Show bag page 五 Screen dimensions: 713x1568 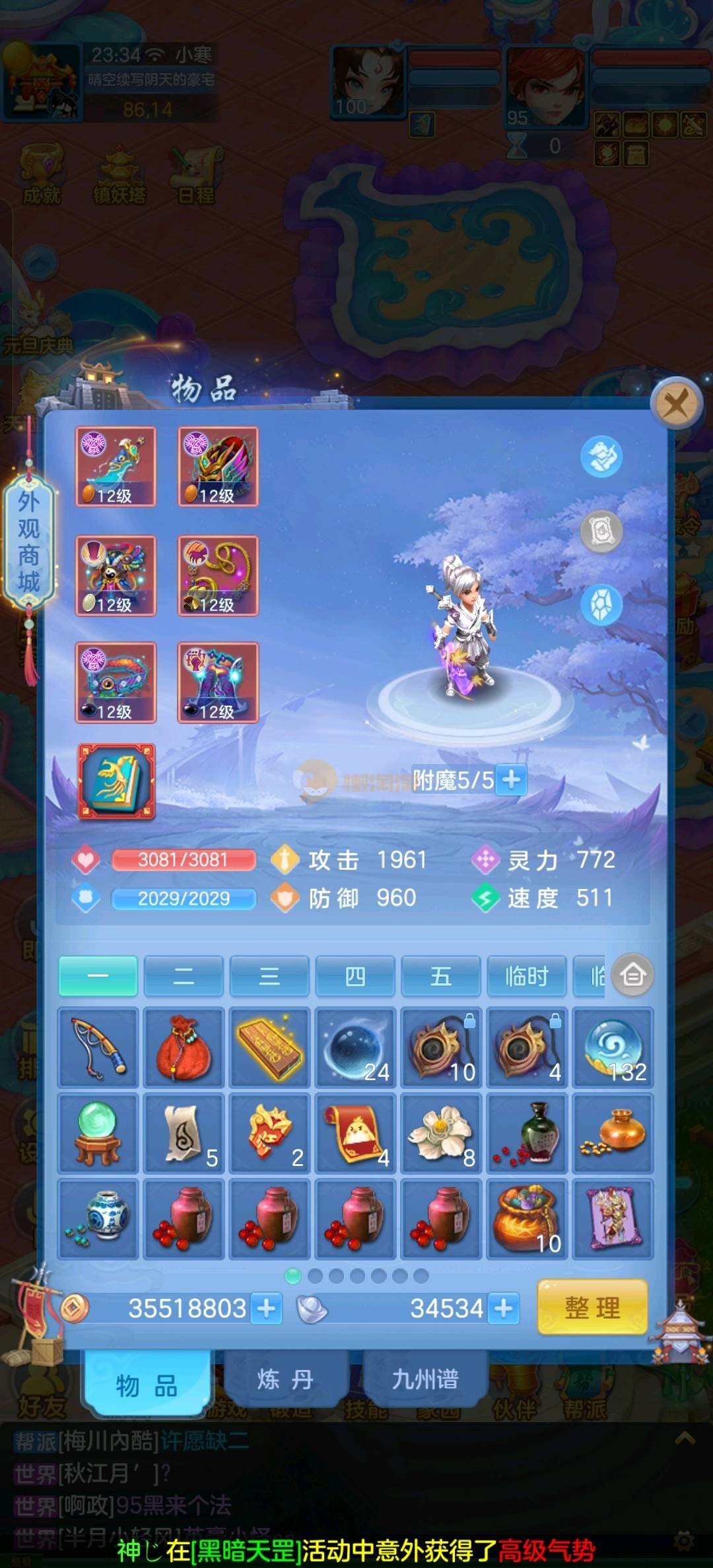click(x=441, y=975)
